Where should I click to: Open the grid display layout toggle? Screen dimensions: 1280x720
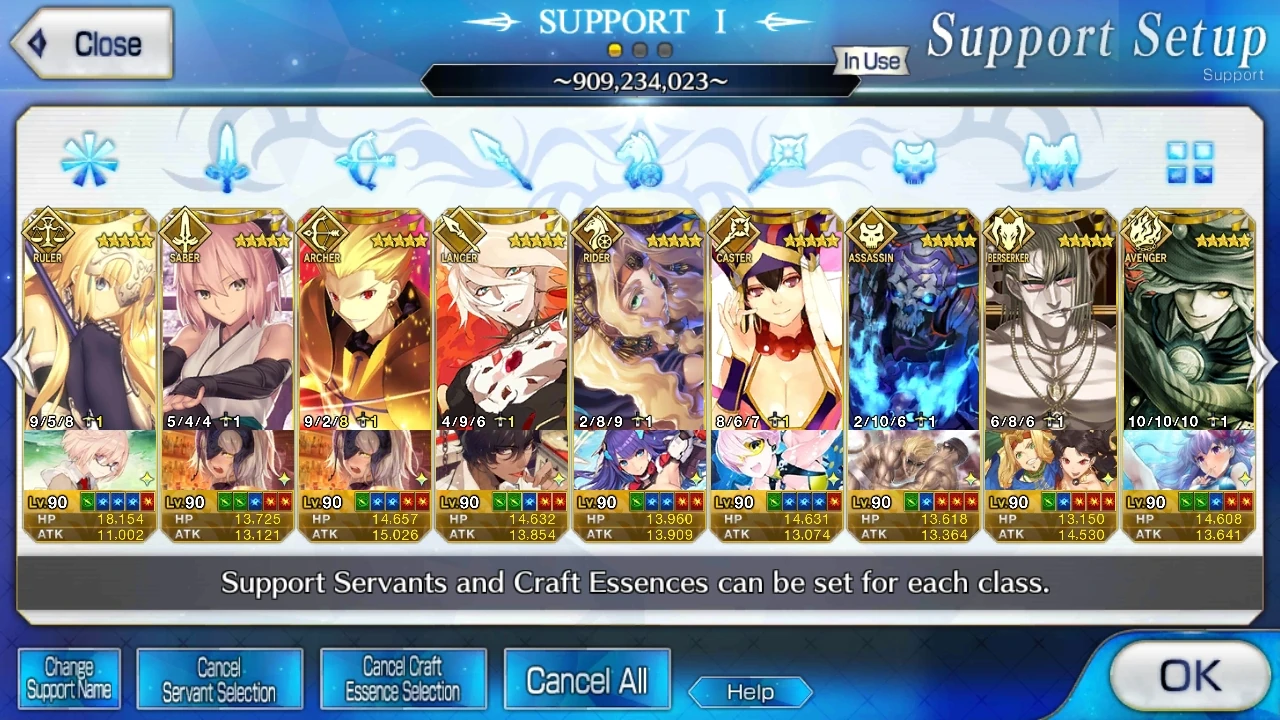[1192, 160]
